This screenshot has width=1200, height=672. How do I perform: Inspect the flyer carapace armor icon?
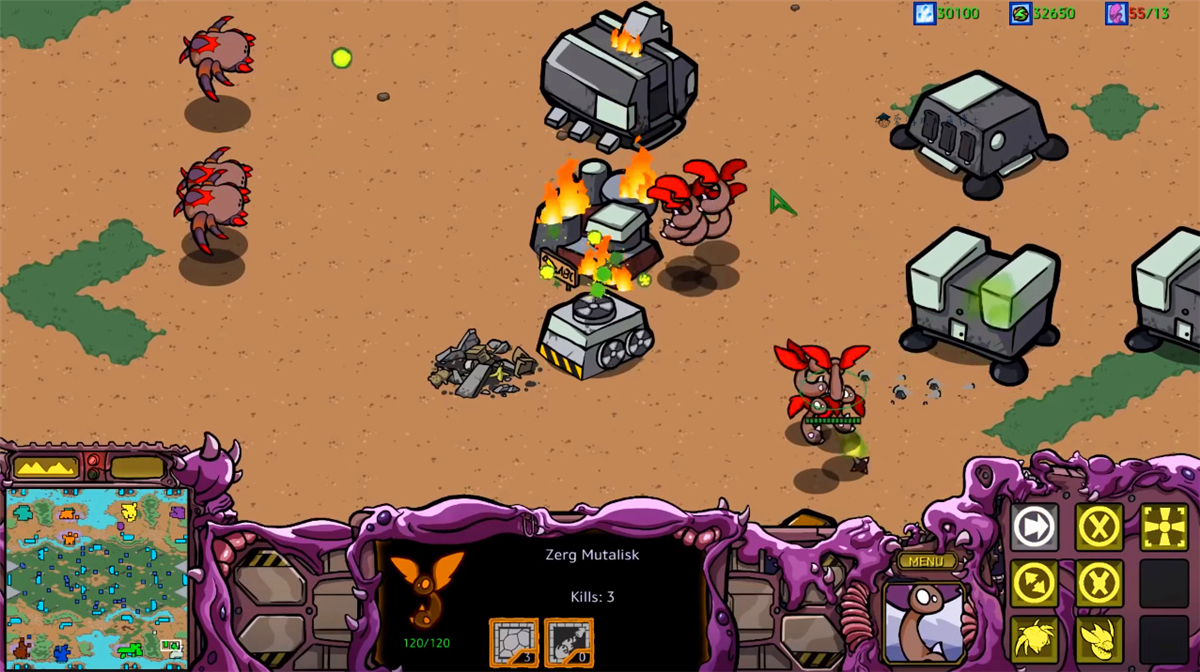point(512,641)
